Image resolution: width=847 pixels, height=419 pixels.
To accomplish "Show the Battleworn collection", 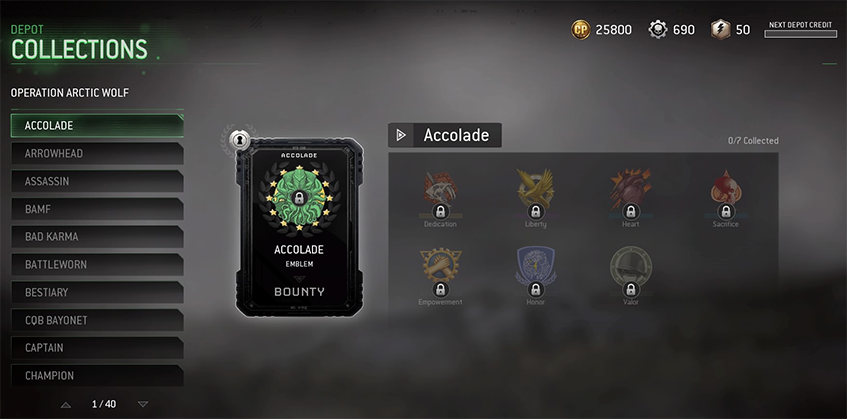I will 96,265.
